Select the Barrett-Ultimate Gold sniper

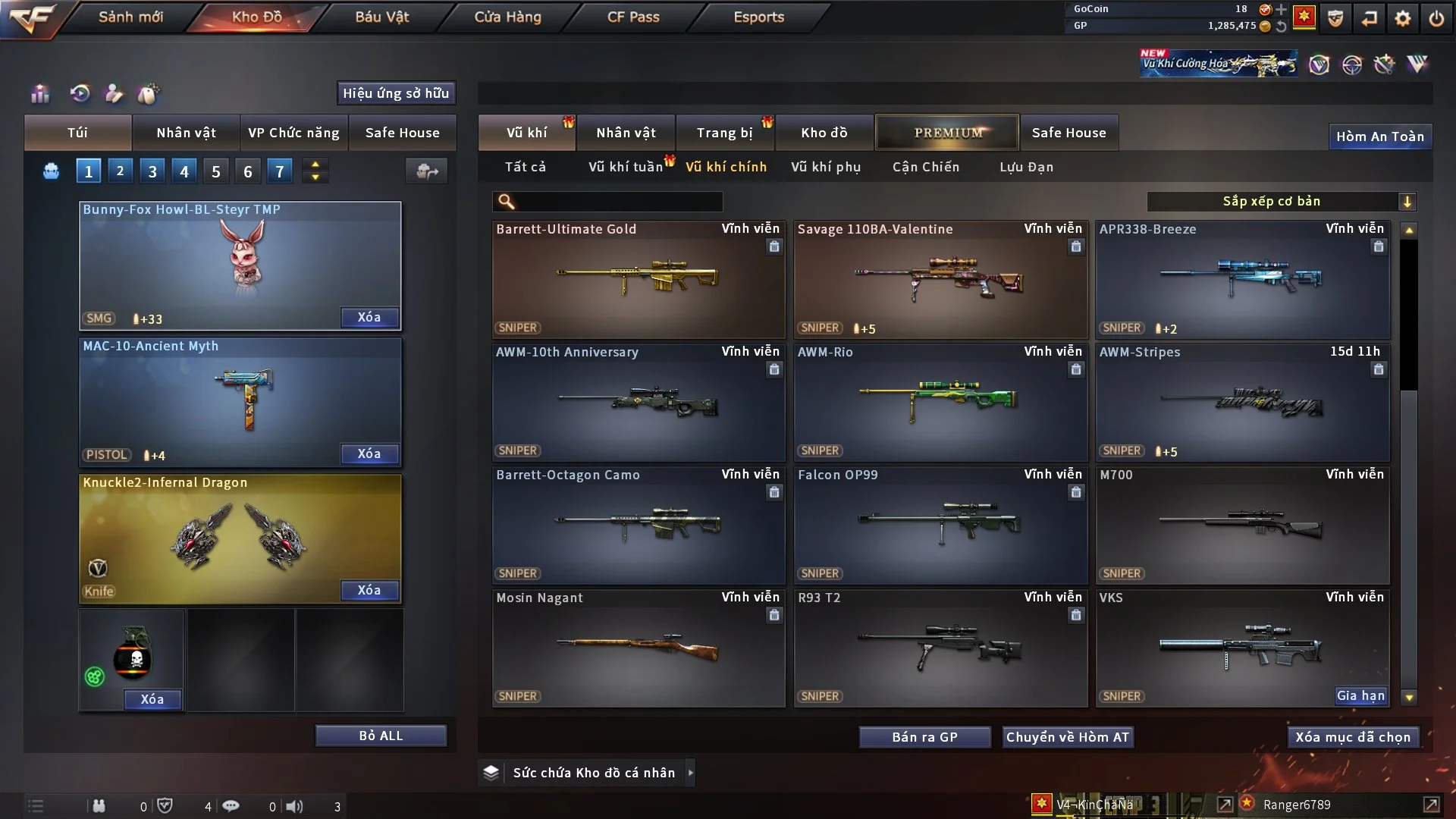[x=638, y=279]
